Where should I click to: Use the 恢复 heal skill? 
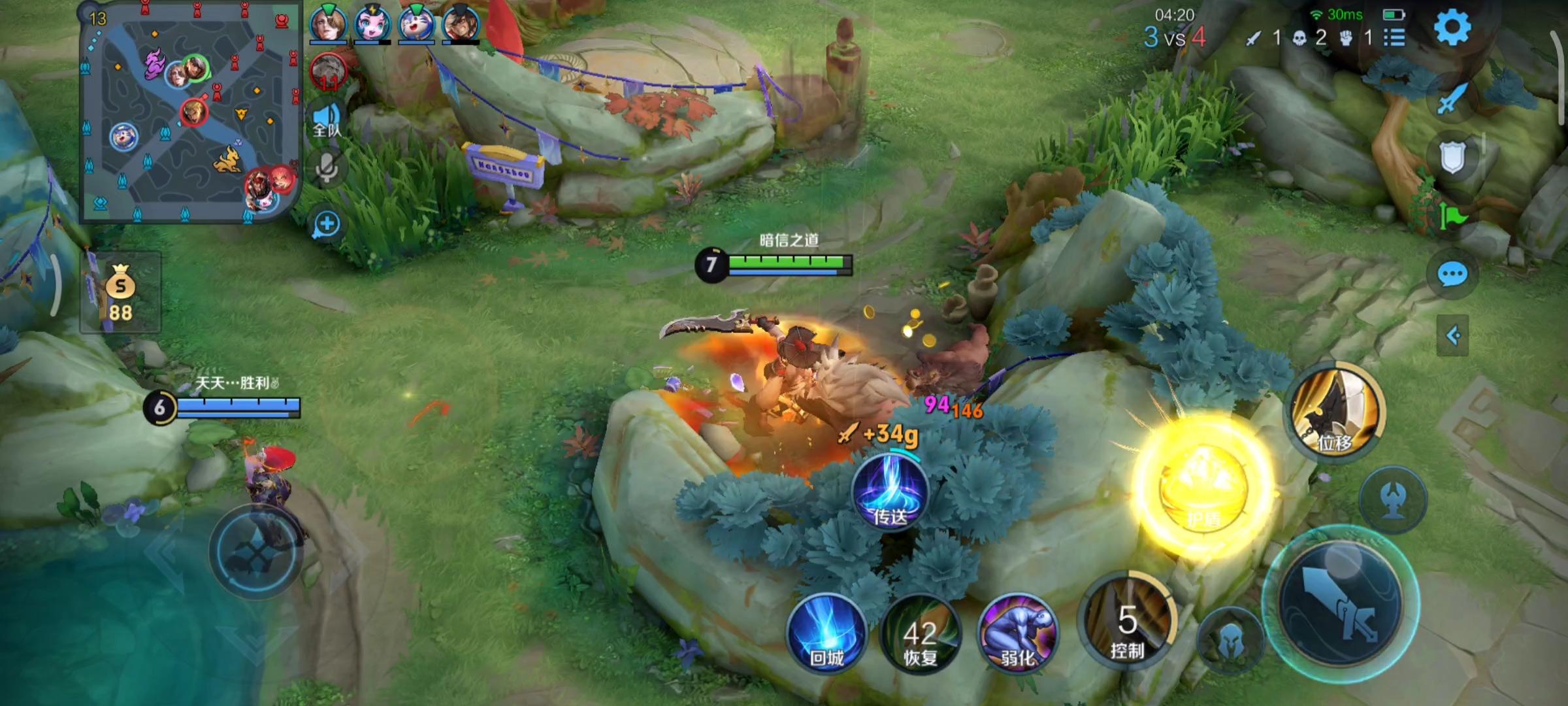click(x=921, y=634)
